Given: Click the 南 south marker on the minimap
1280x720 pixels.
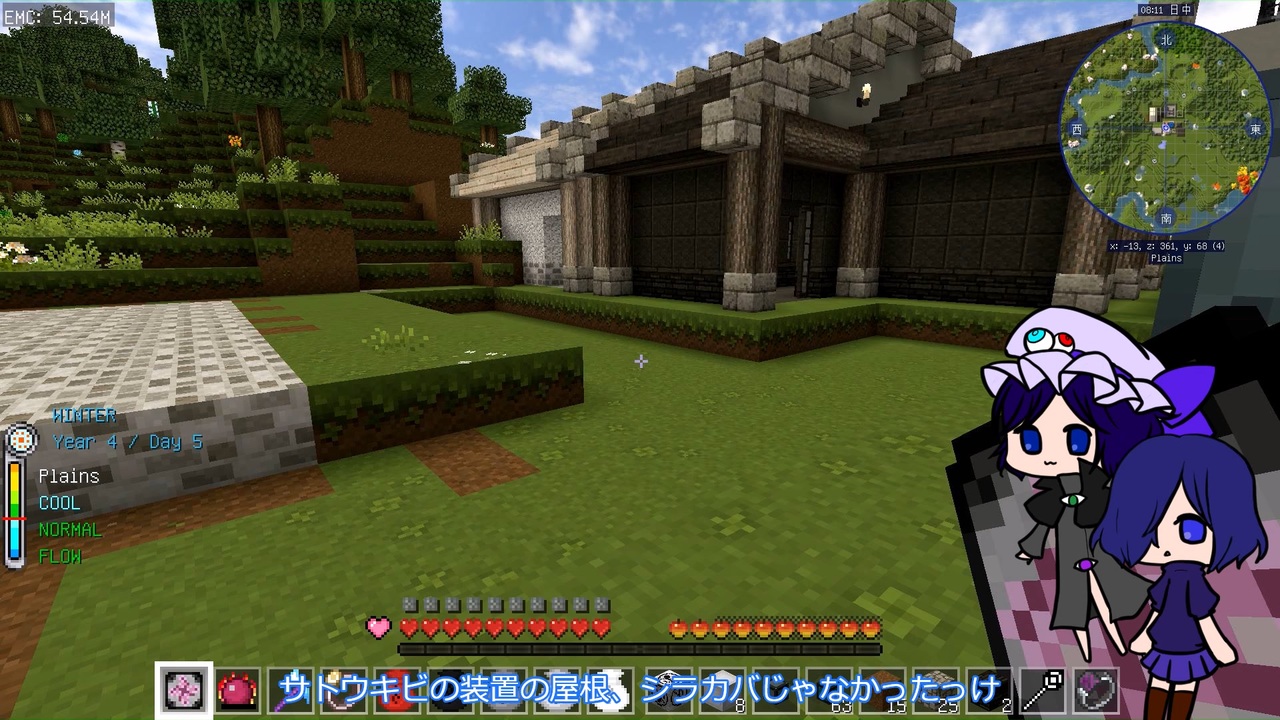Looking at the screenshot, I should [1165, 218].
